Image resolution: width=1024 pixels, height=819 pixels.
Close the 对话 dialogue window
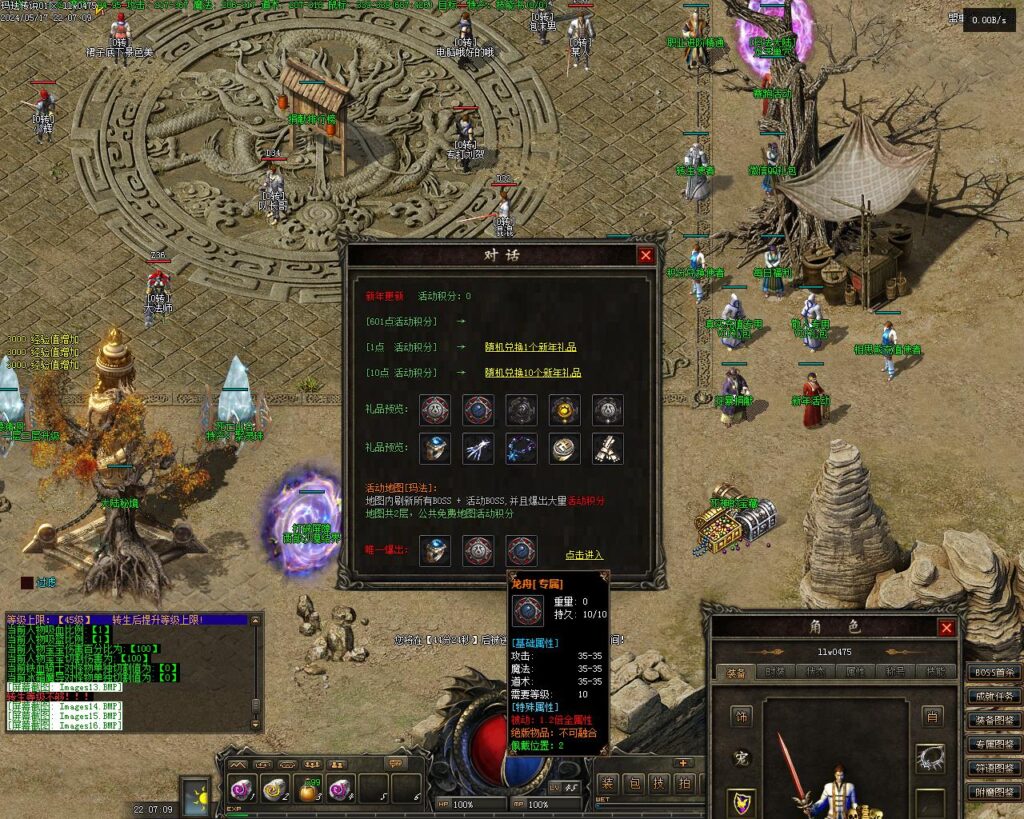click(x=645, y=255)
